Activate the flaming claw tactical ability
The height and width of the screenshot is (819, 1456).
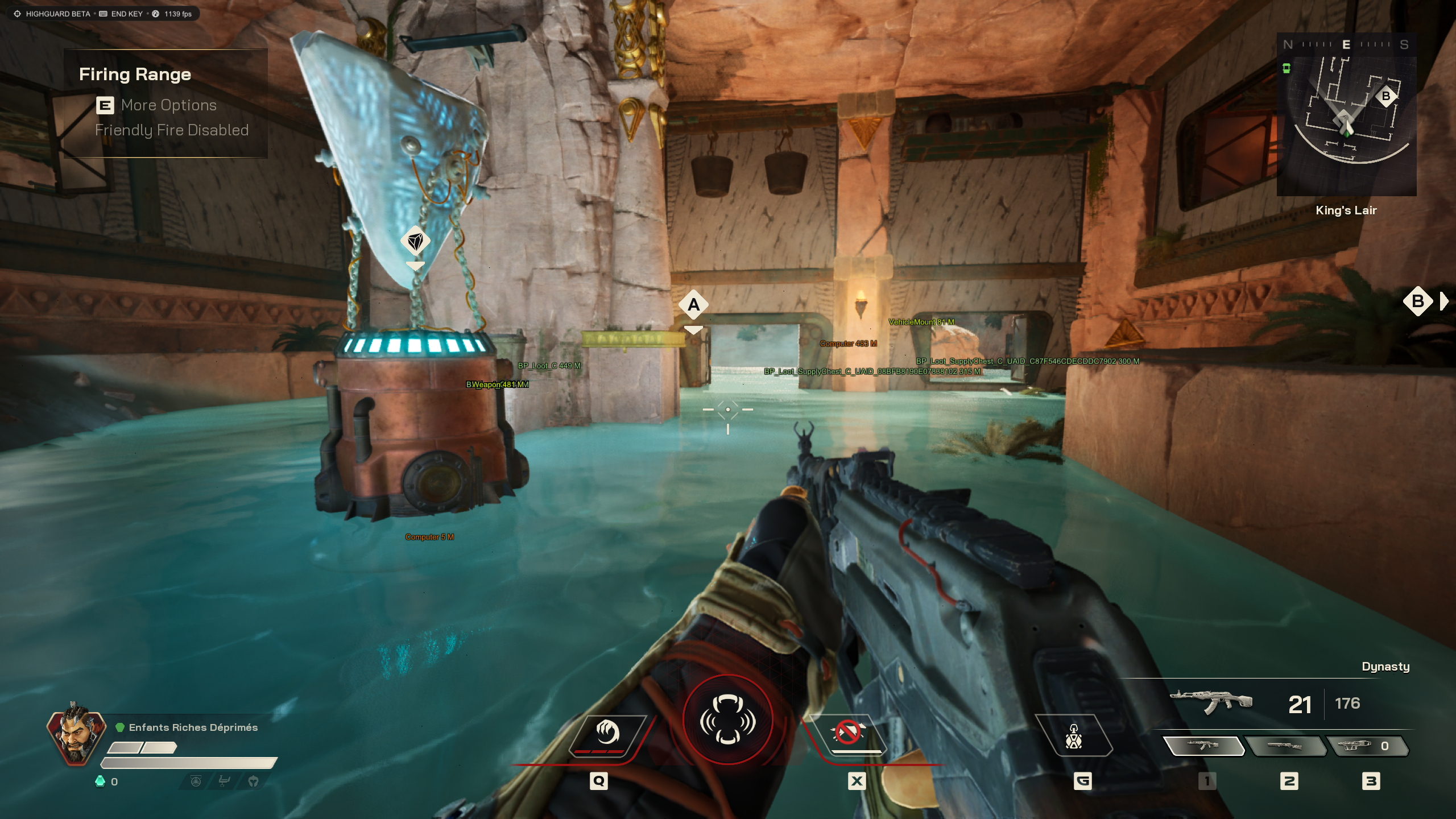[607, 734]
